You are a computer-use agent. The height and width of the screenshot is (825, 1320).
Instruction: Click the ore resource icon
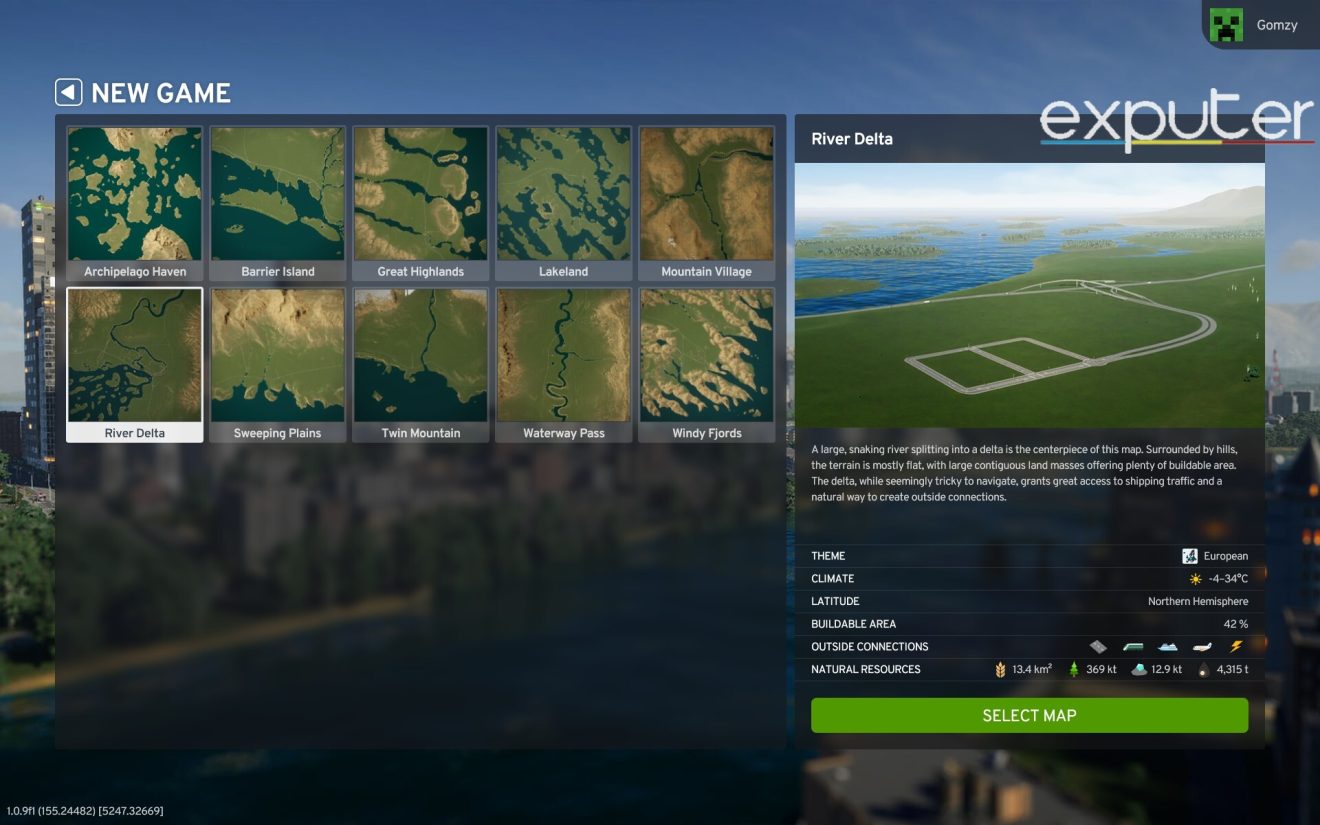pyautogui.click(x=1138, y=669)
